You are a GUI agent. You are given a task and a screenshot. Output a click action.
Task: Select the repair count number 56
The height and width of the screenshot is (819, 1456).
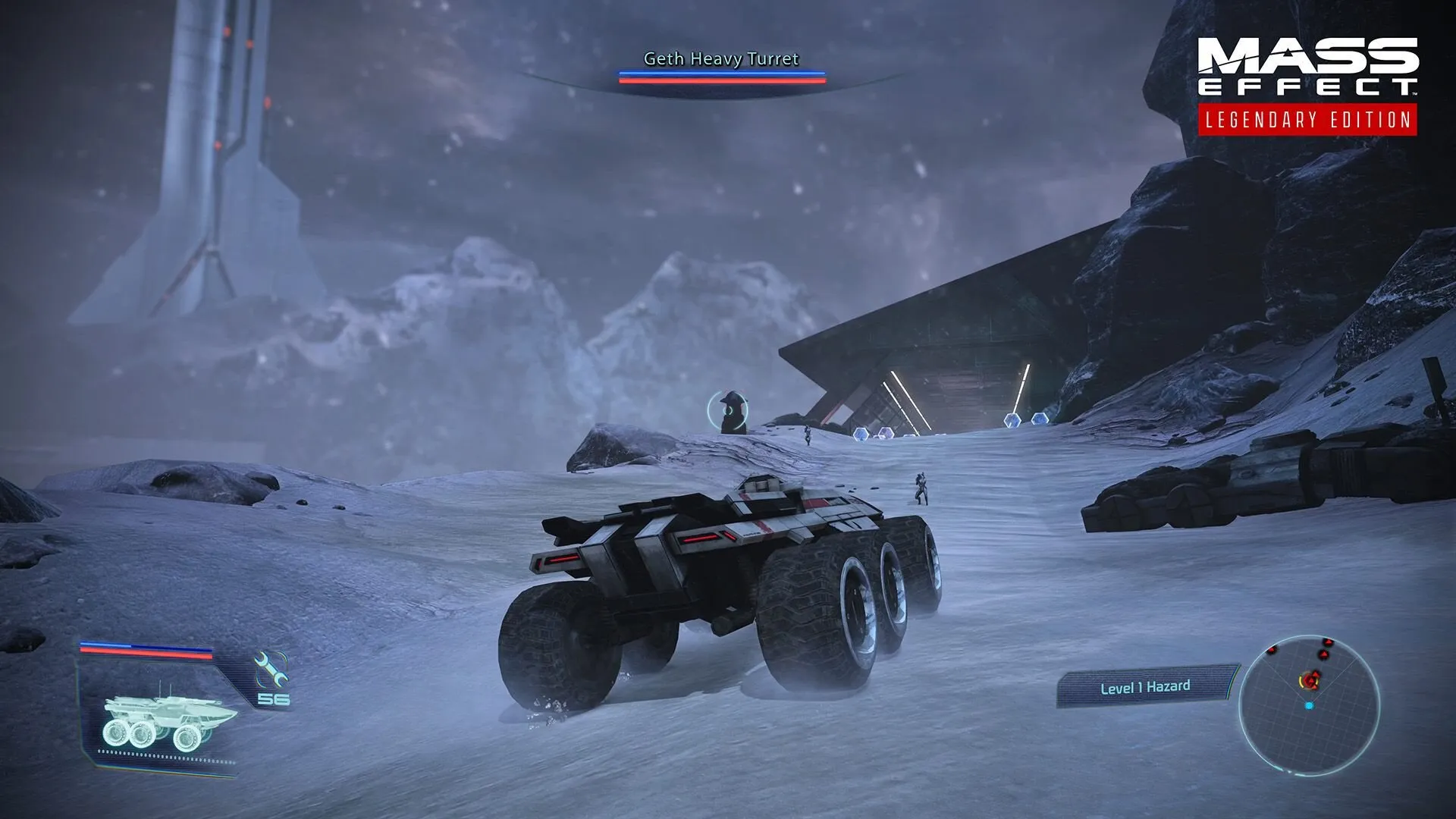coord(273,699)
